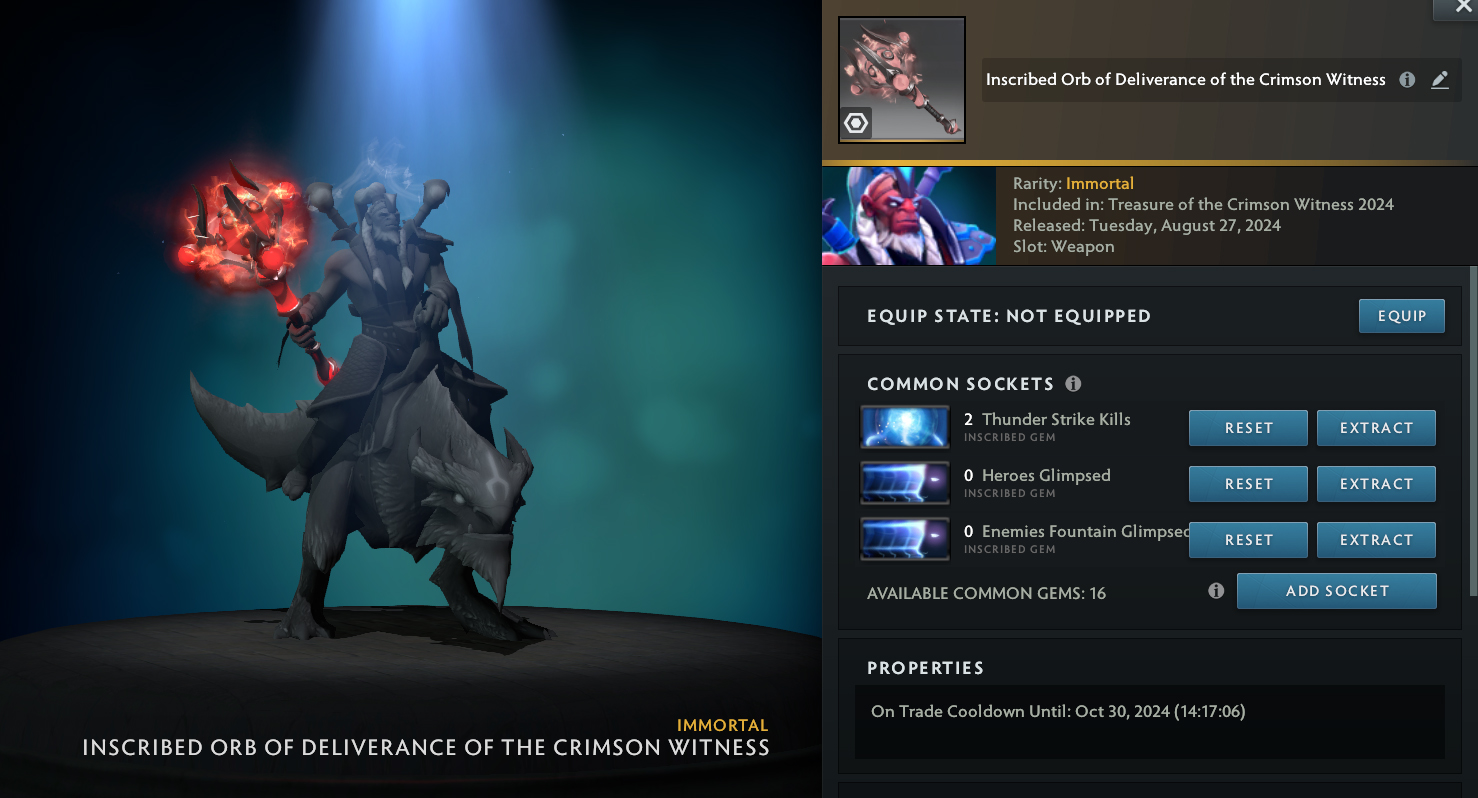The height and width of the screenshot is (798, 1478).
Task: Select the Orb of Deliverance item thumbnail
Action: tap(901, 80)
